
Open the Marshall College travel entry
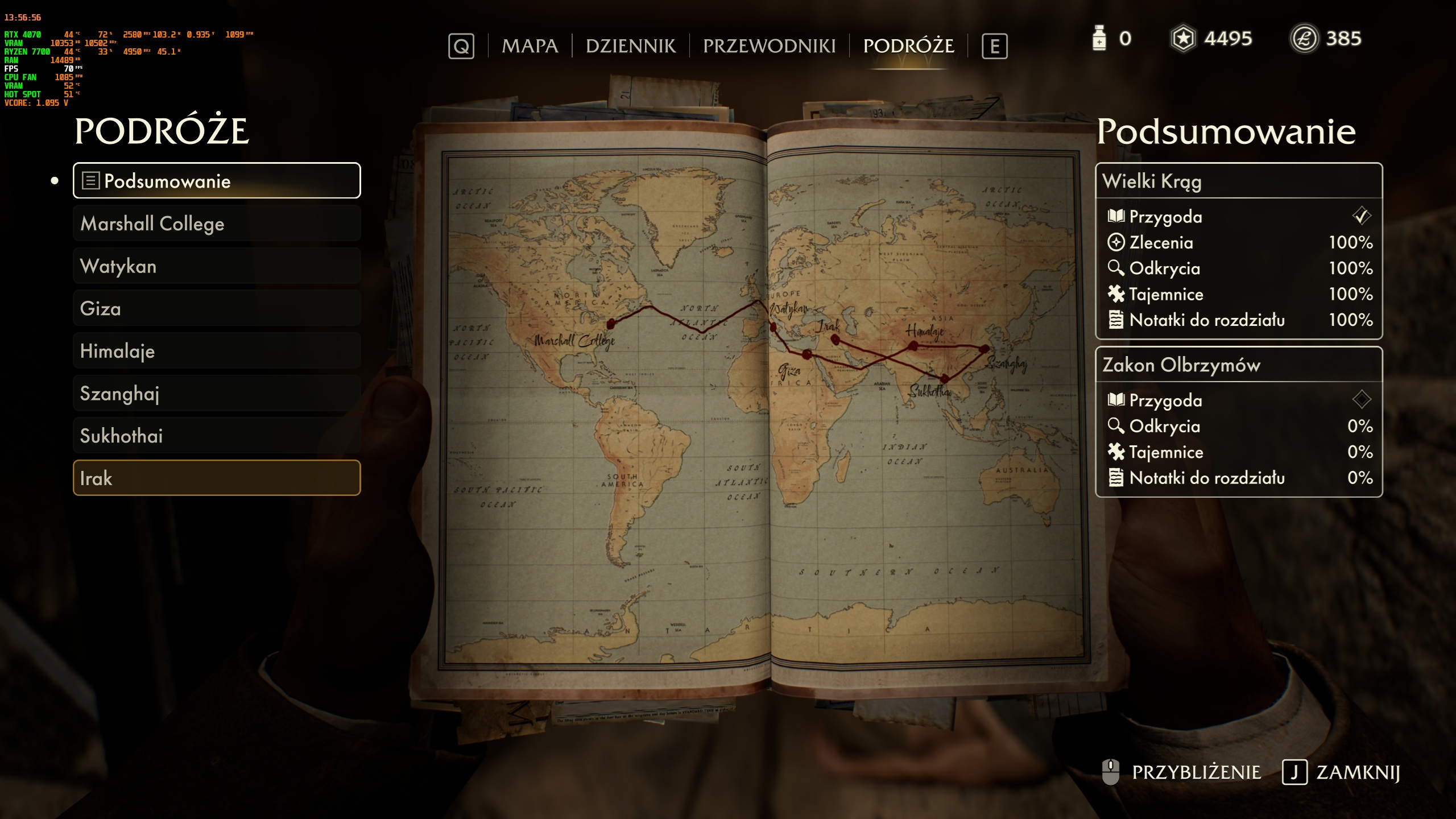click(x=217, y=224)
